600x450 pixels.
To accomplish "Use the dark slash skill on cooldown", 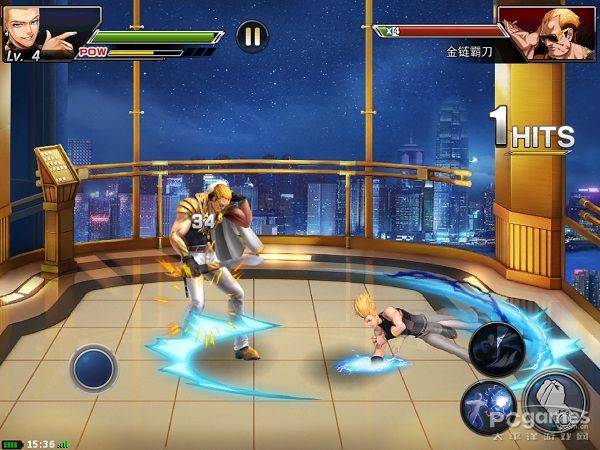I will point(497,349).
